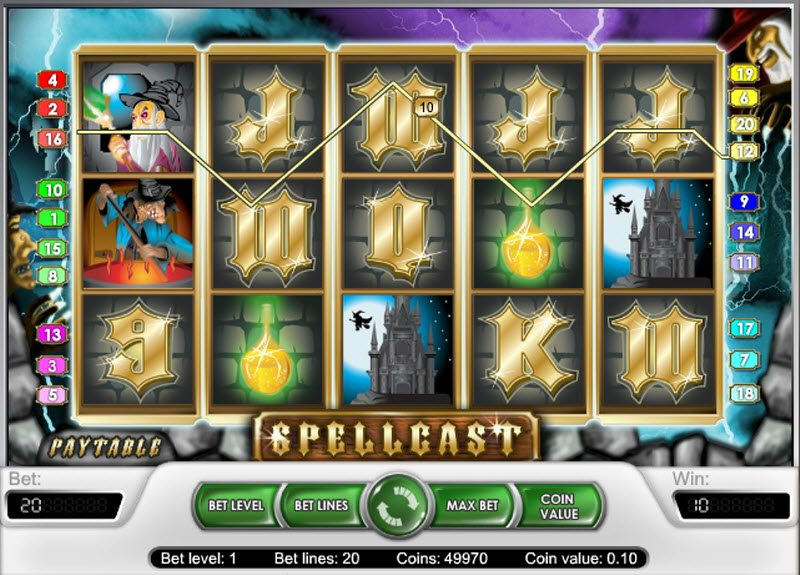The height and width of the screenshot is (575, 800).
Task: Click the Bet Level button
Action: click(x=235, y=506)
